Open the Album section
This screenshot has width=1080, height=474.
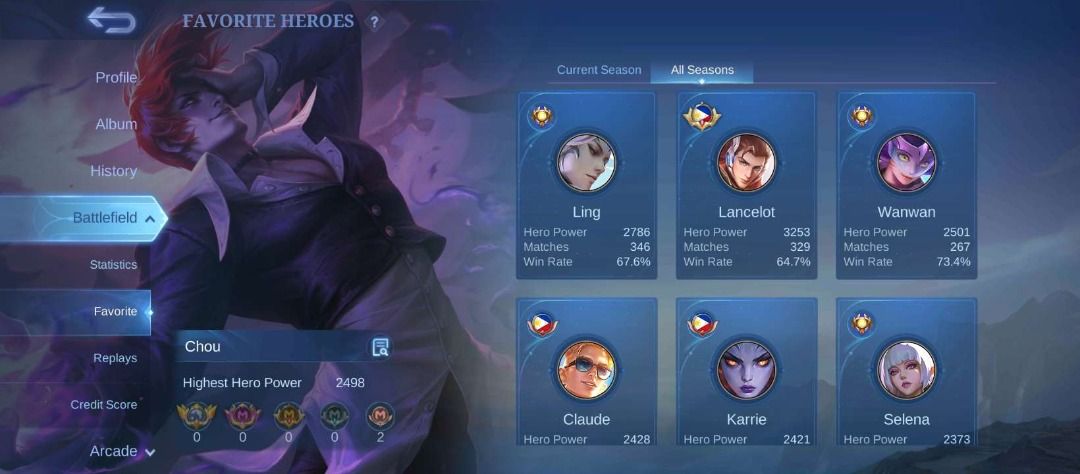[x=116, y=124]
